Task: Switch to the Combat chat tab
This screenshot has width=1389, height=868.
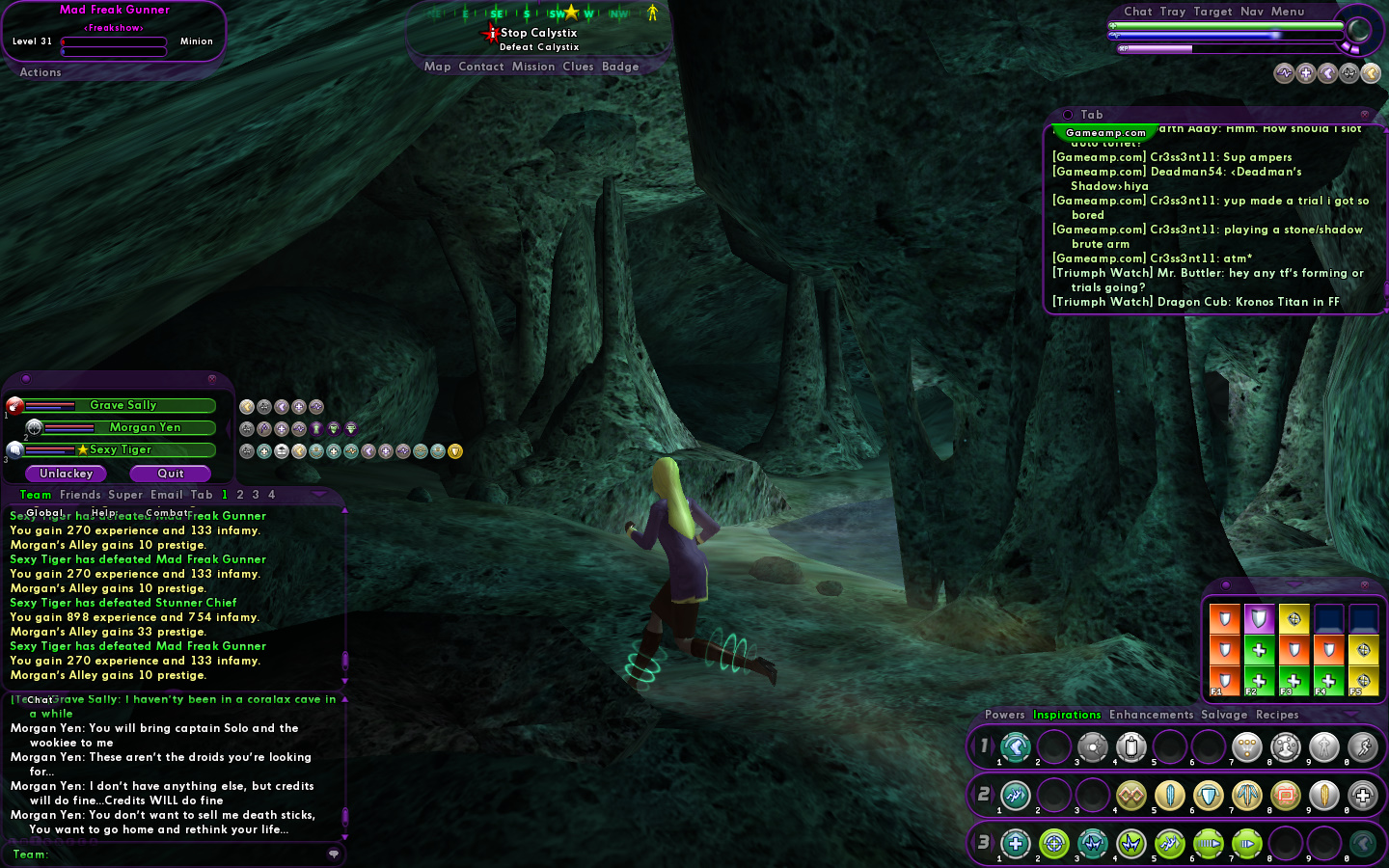Action: point(170,513)
